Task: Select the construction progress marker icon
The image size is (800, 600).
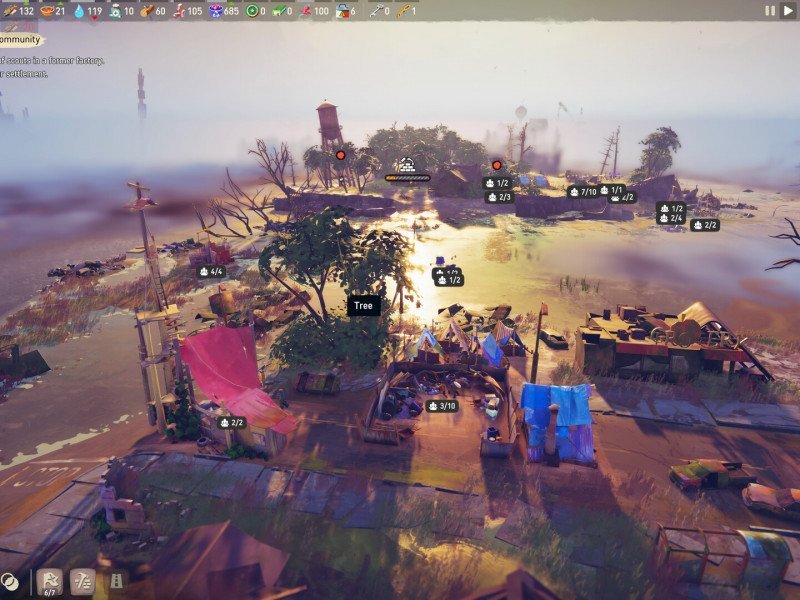Action: [x=407, y=165]
